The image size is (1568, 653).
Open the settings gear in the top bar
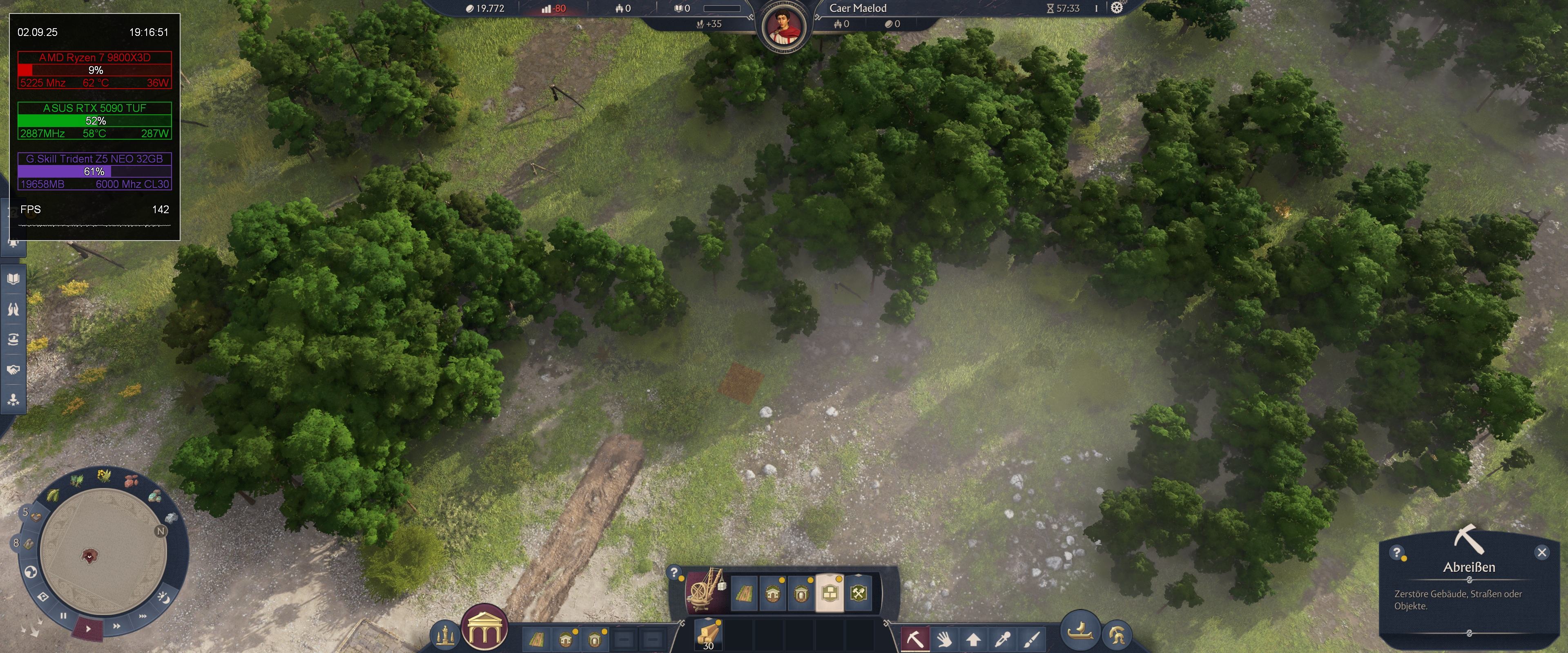tap(1116, 8)
